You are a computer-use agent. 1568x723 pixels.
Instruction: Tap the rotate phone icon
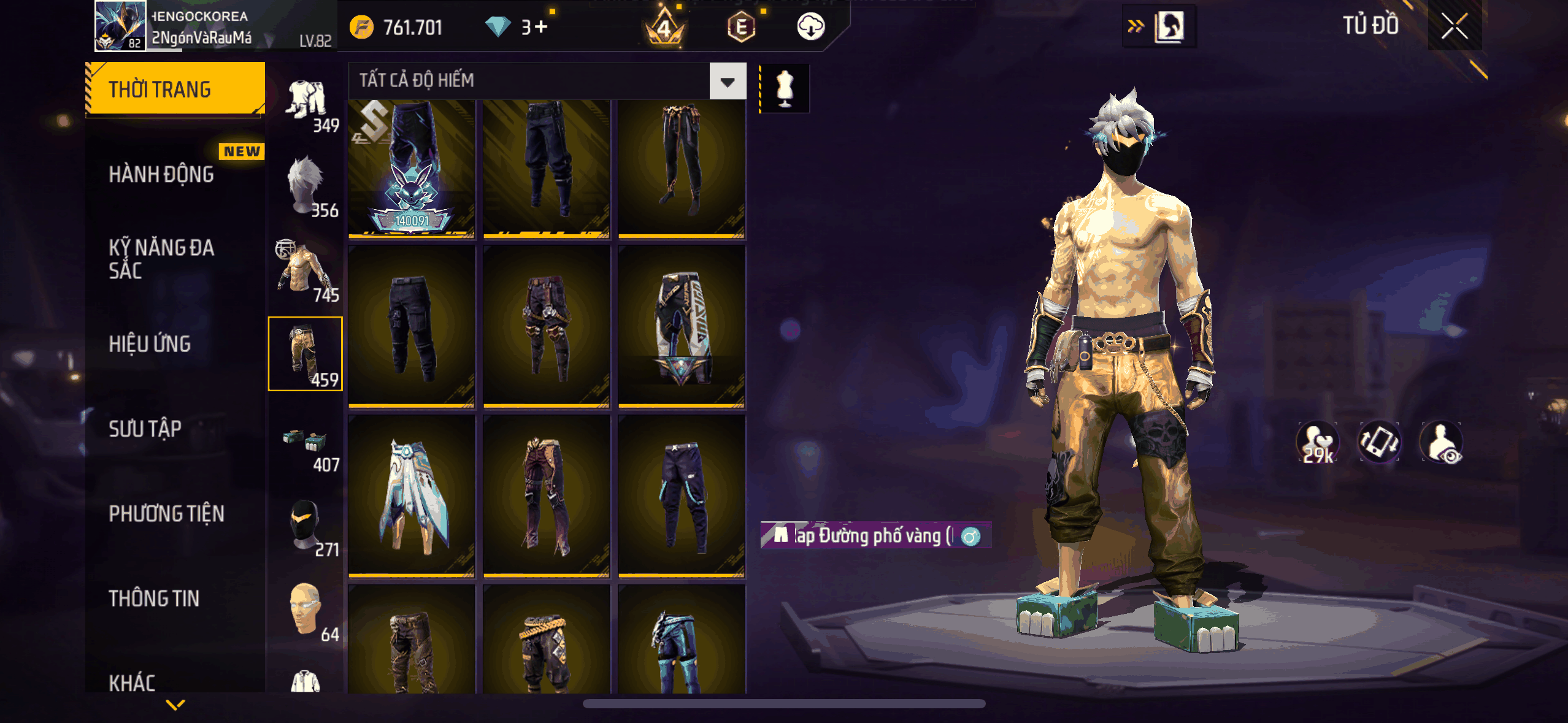point(1379,442)
